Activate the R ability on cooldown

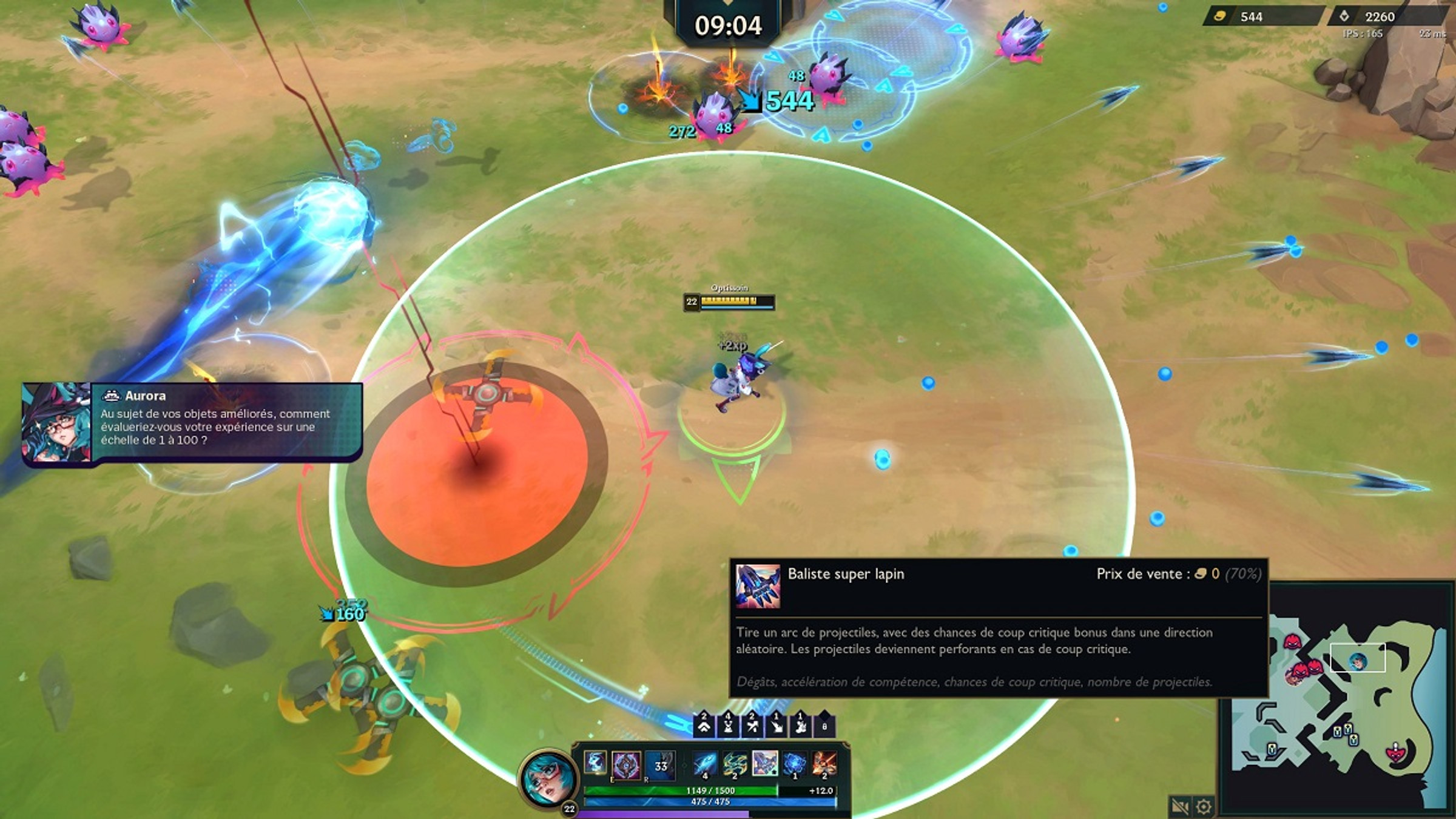(660, 766)
